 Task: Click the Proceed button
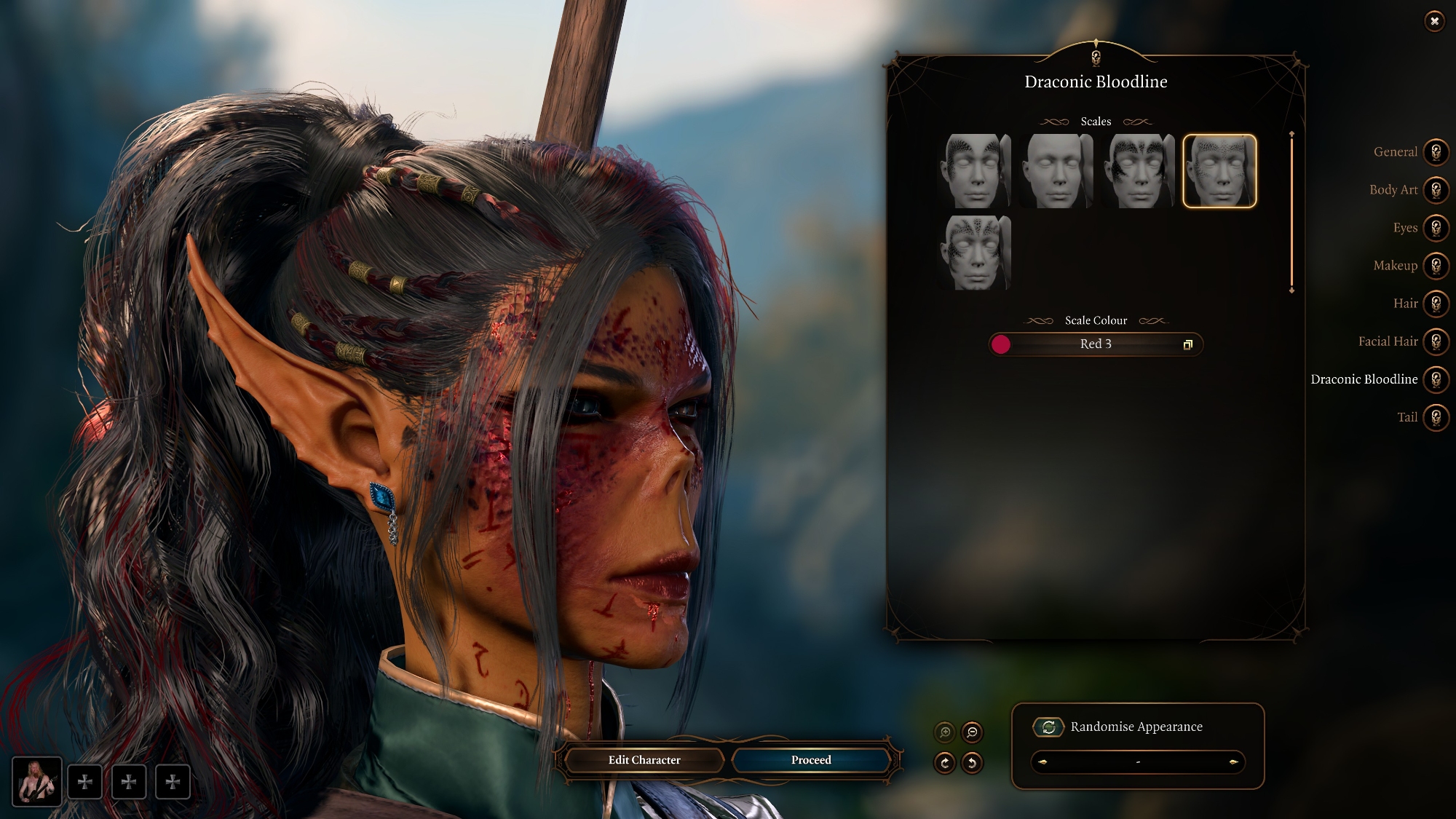point(811,760)
